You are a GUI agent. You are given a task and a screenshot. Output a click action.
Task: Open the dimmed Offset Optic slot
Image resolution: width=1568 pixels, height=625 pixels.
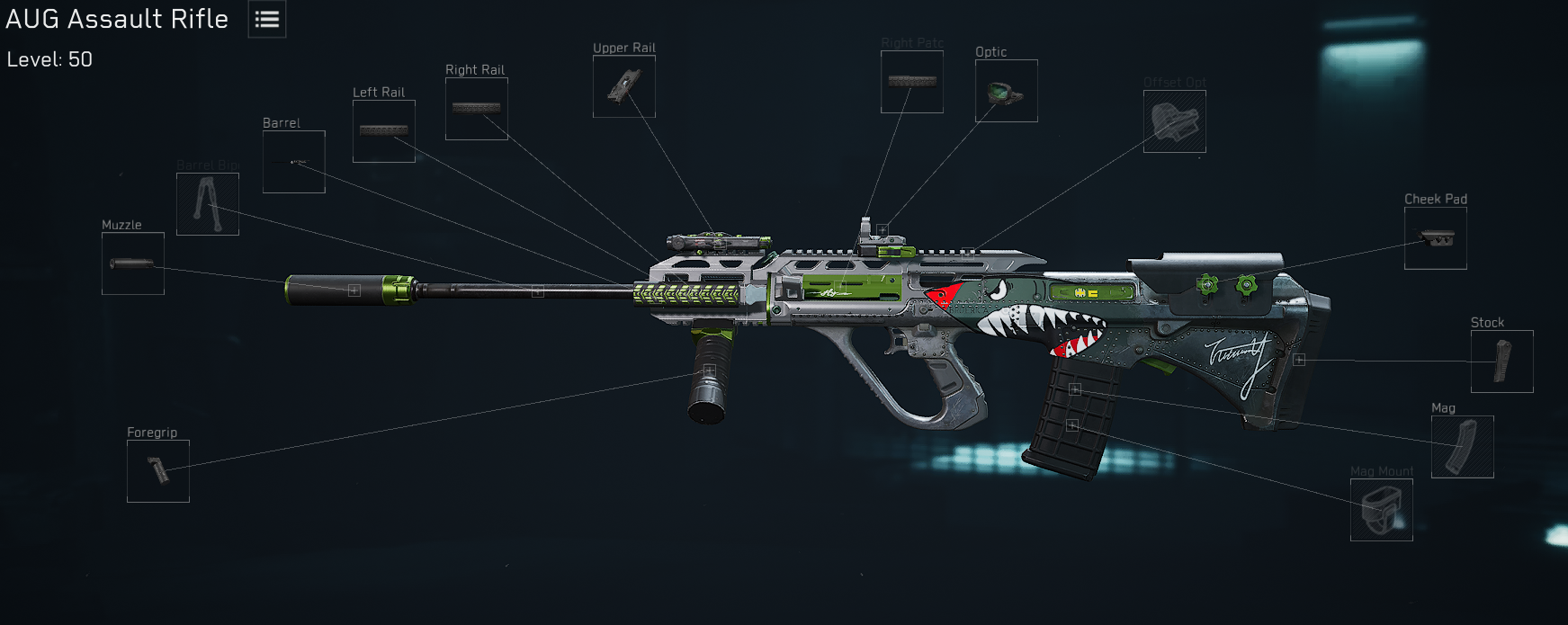1175,121
